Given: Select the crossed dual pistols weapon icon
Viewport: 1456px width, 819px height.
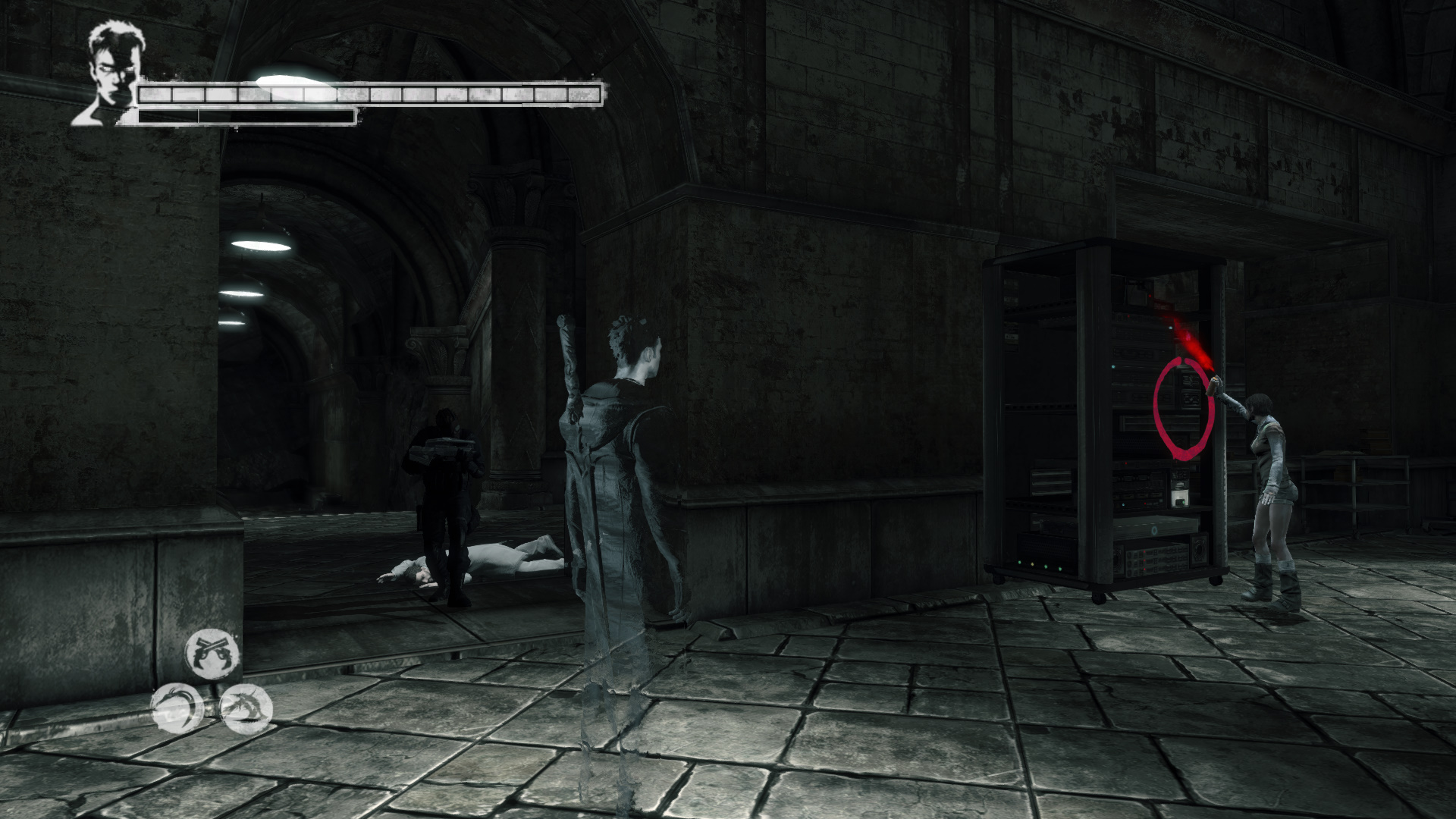Looking at the screenshot, I should pyautogui.click(x=212, y=653).
